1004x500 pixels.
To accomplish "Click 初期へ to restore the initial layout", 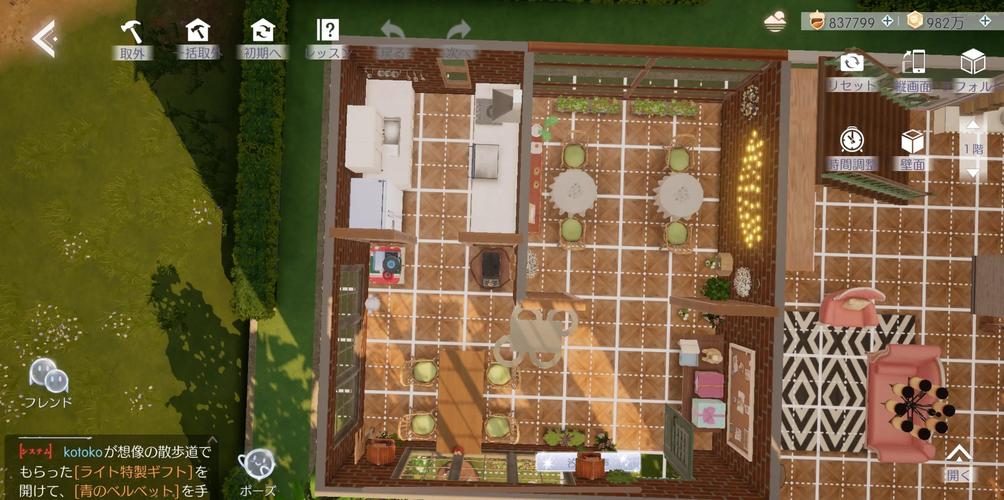I will [263, 37].
